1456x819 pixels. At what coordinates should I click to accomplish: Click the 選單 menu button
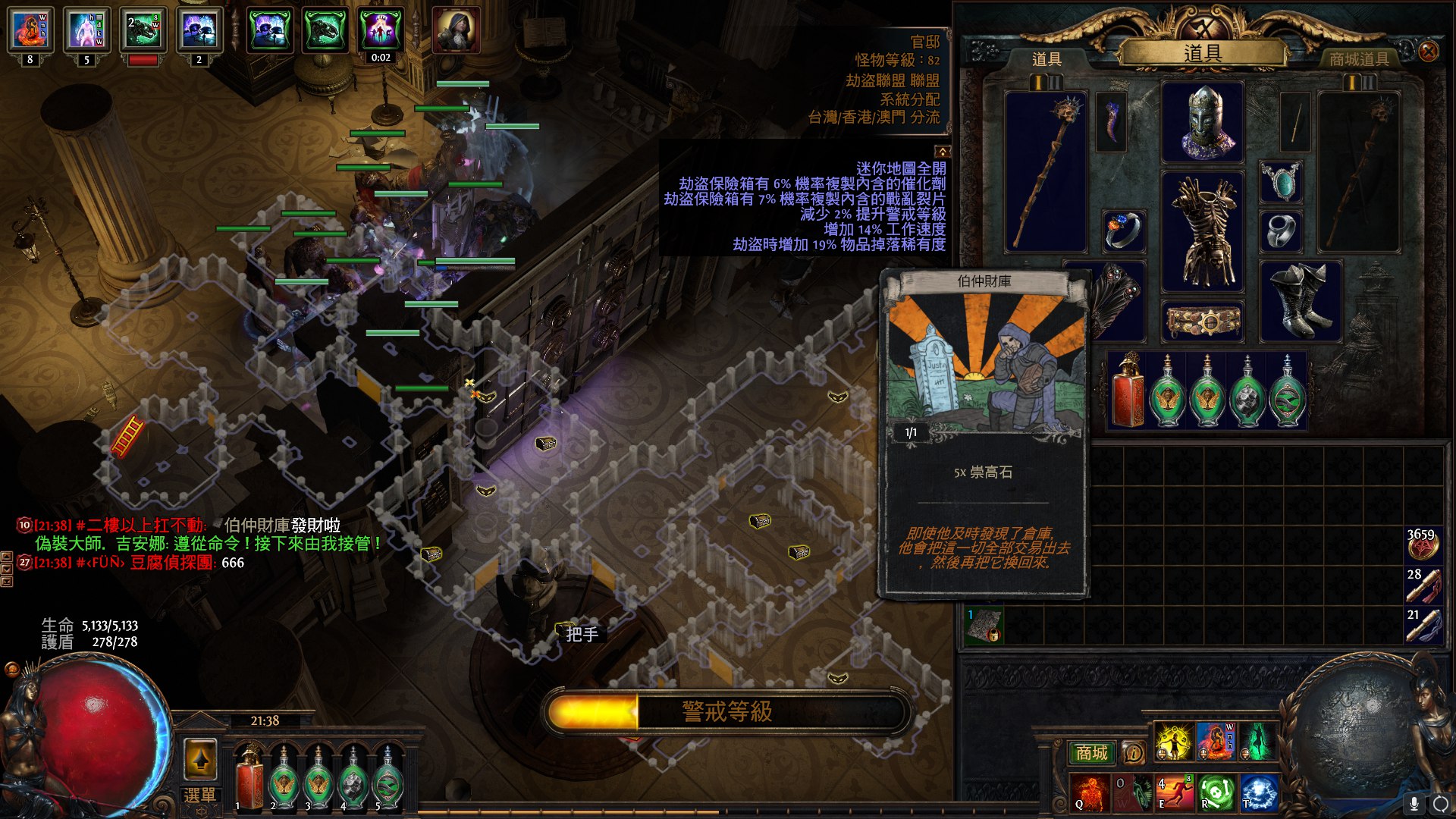click(x=200, y=795)
